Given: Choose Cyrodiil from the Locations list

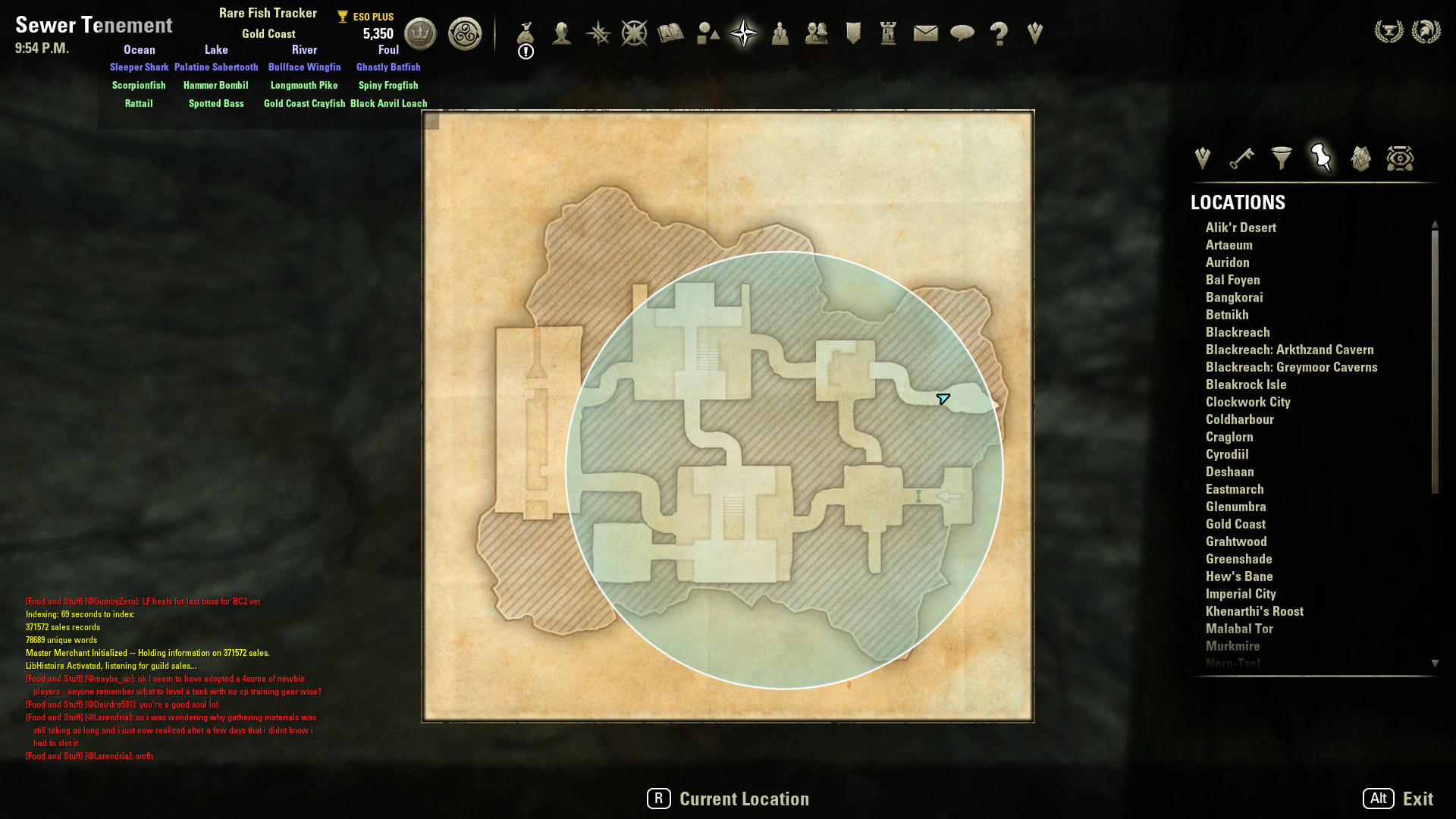Looking at the screenshot, I should click(1227, 454).
